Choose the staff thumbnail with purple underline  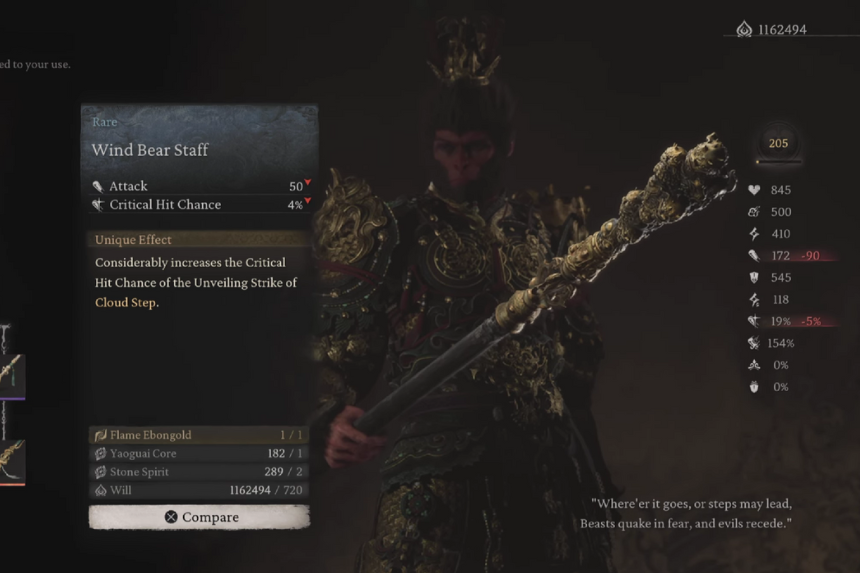[12, 373]
